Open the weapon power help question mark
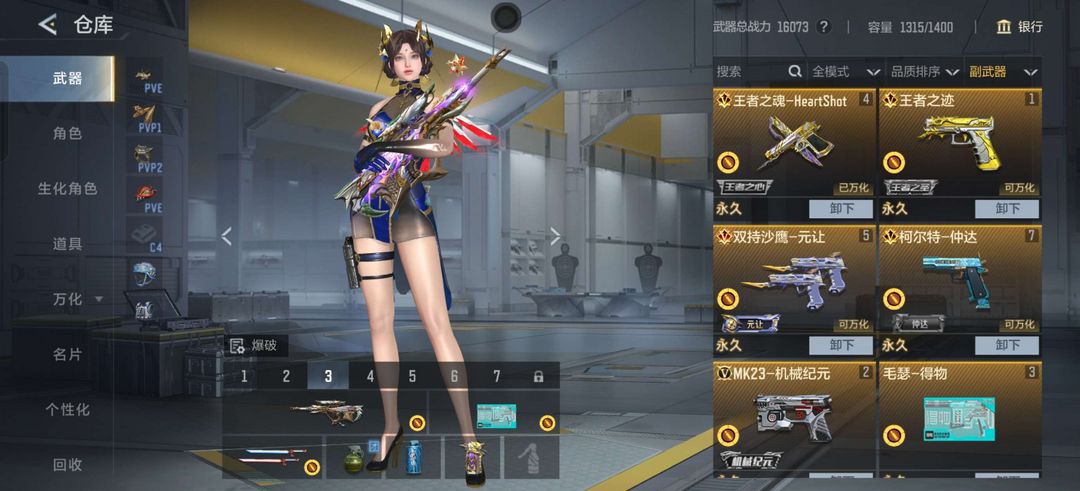Image resolution: width=1080 pixels, height=491 pixels. point(824,27)
